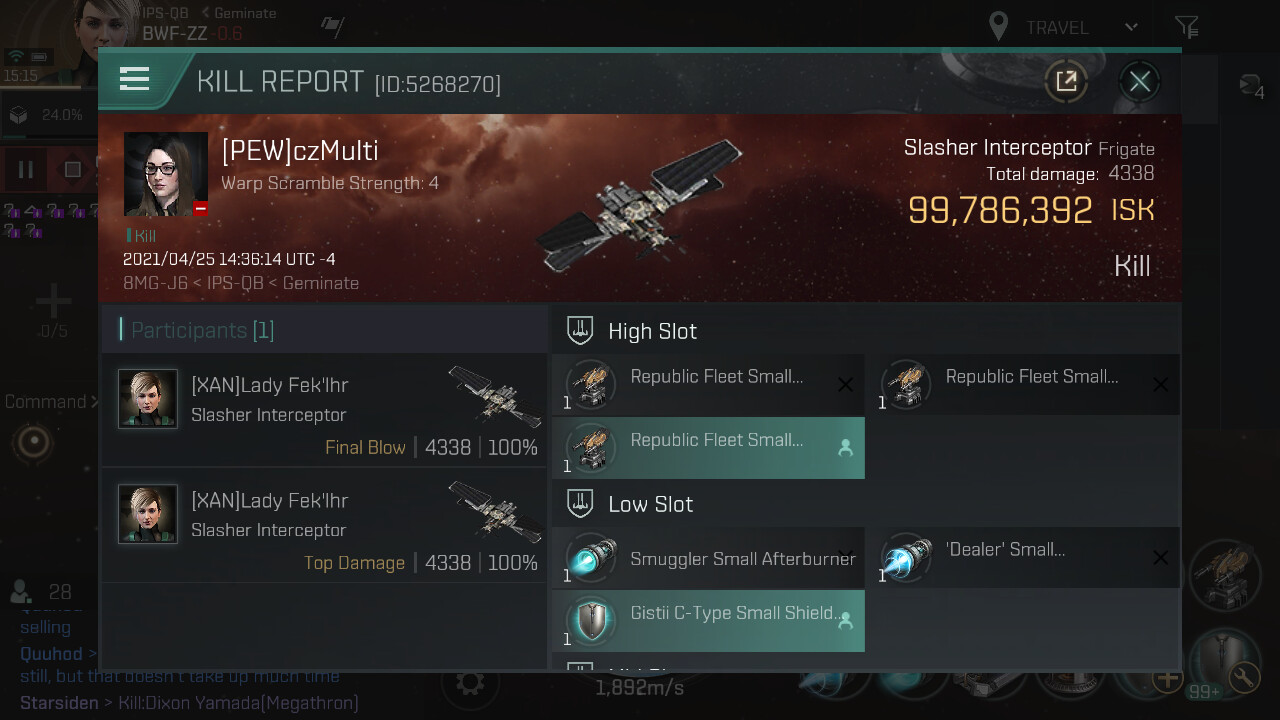
Task: Select the highlighted Republic Fleet Small weapon
Action: [708, 449]
